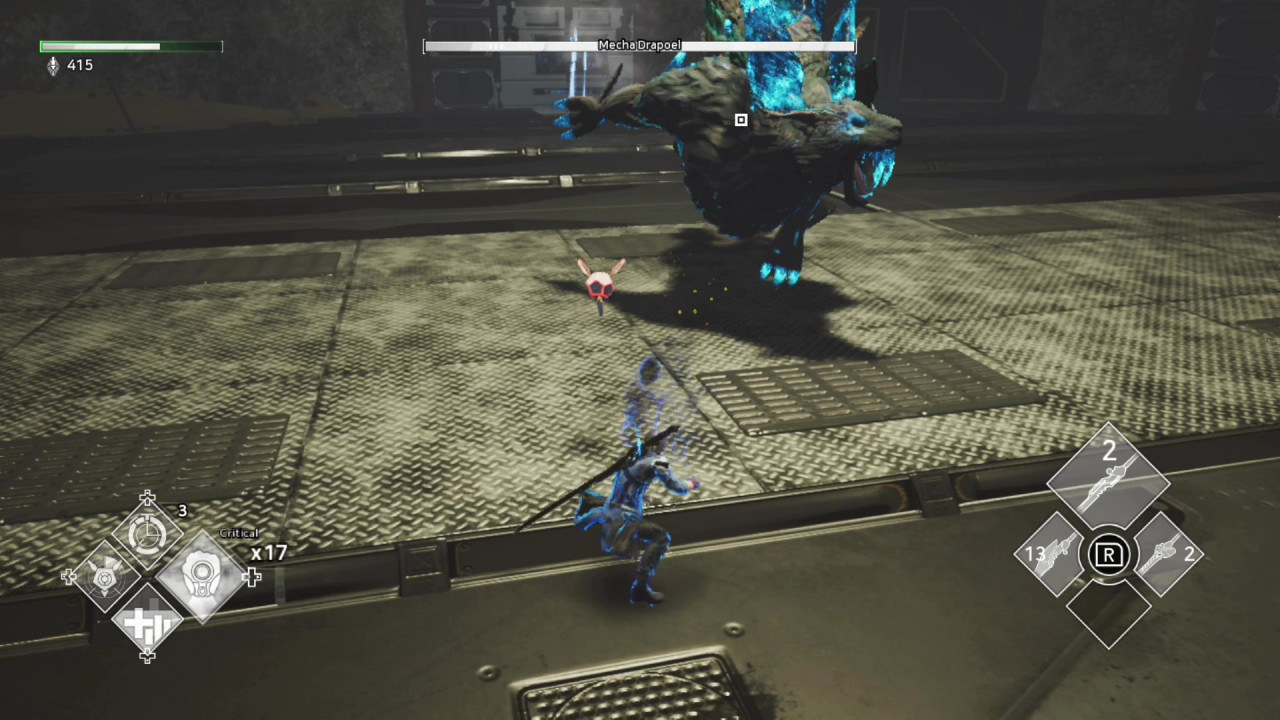Choose the left weapon slot showing 13 ammo

pos(1053,555)
